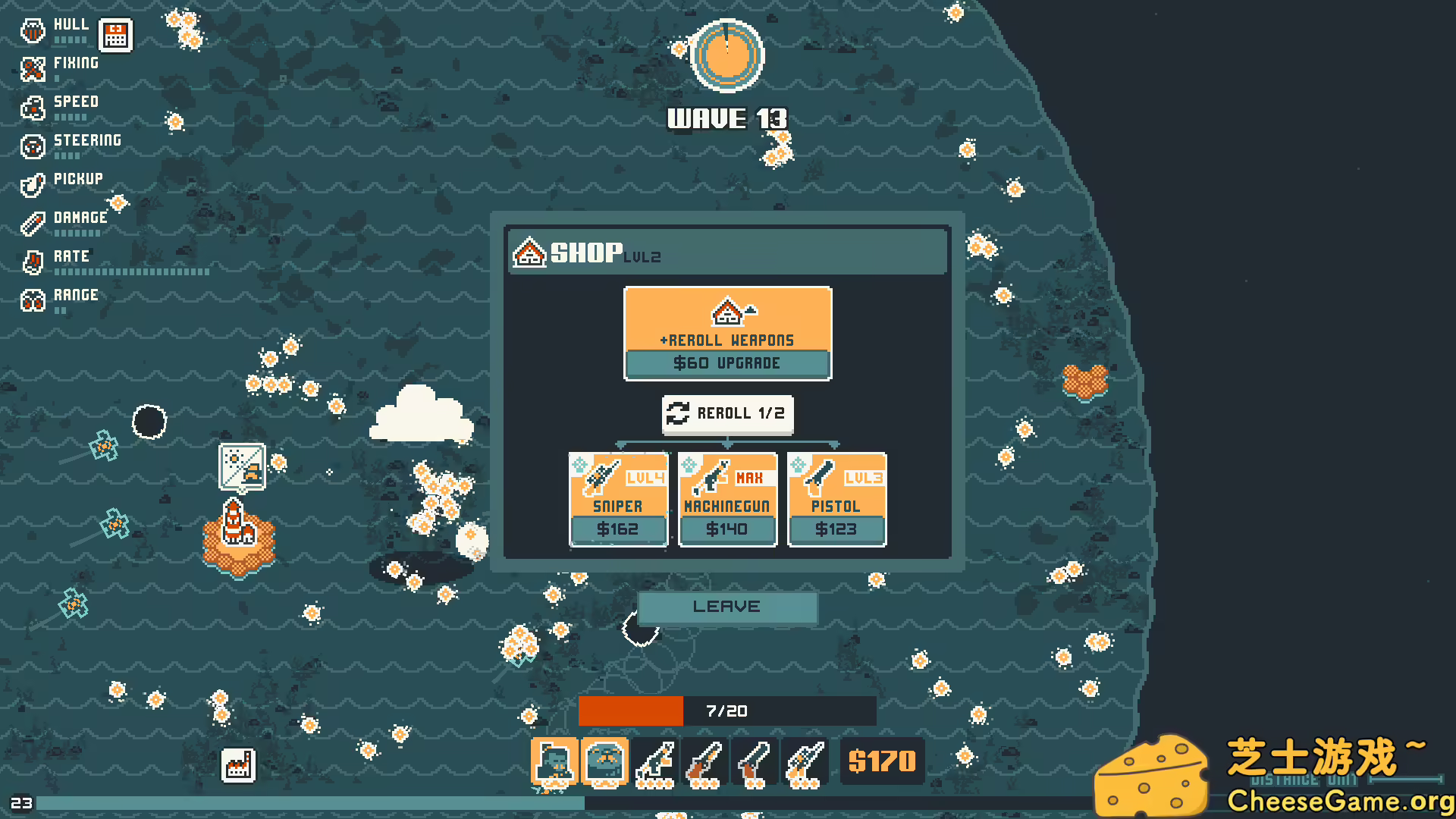
Task: Click the Damage stat icon
Action: [x=32, y=224]
